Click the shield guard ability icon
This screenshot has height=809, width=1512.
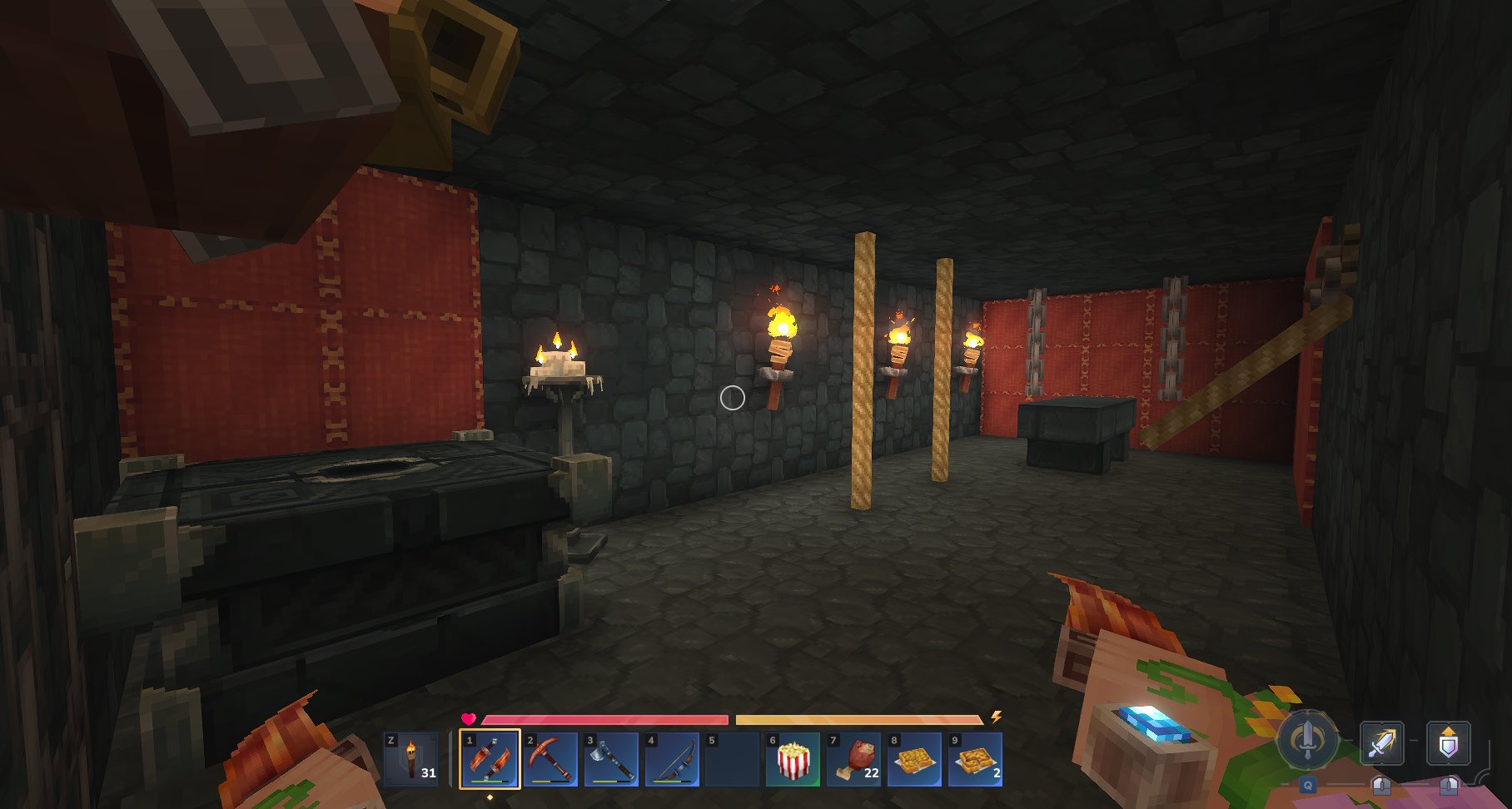coord(1449,742)
